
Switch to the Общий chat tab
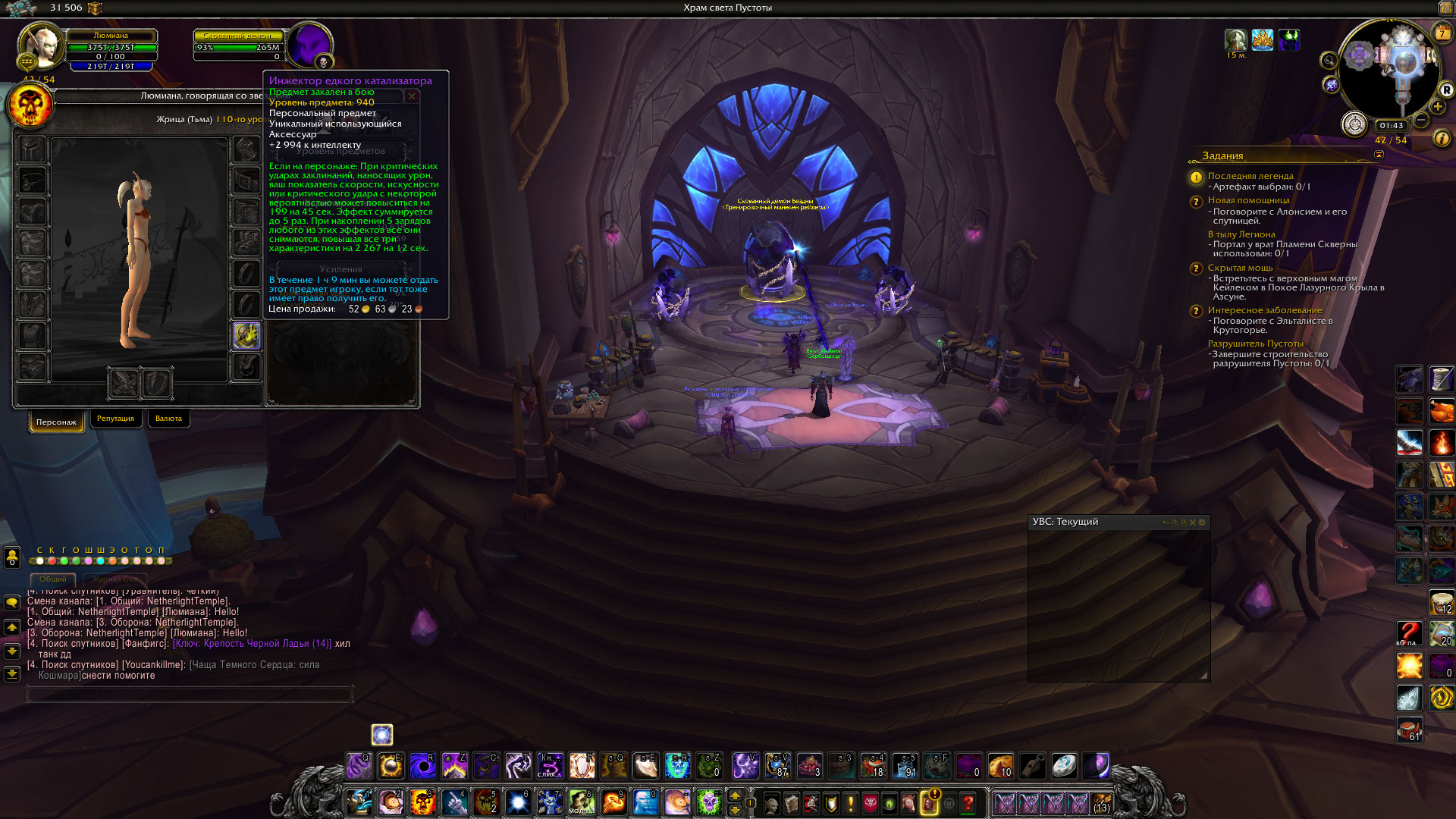(x=53, y=579)
